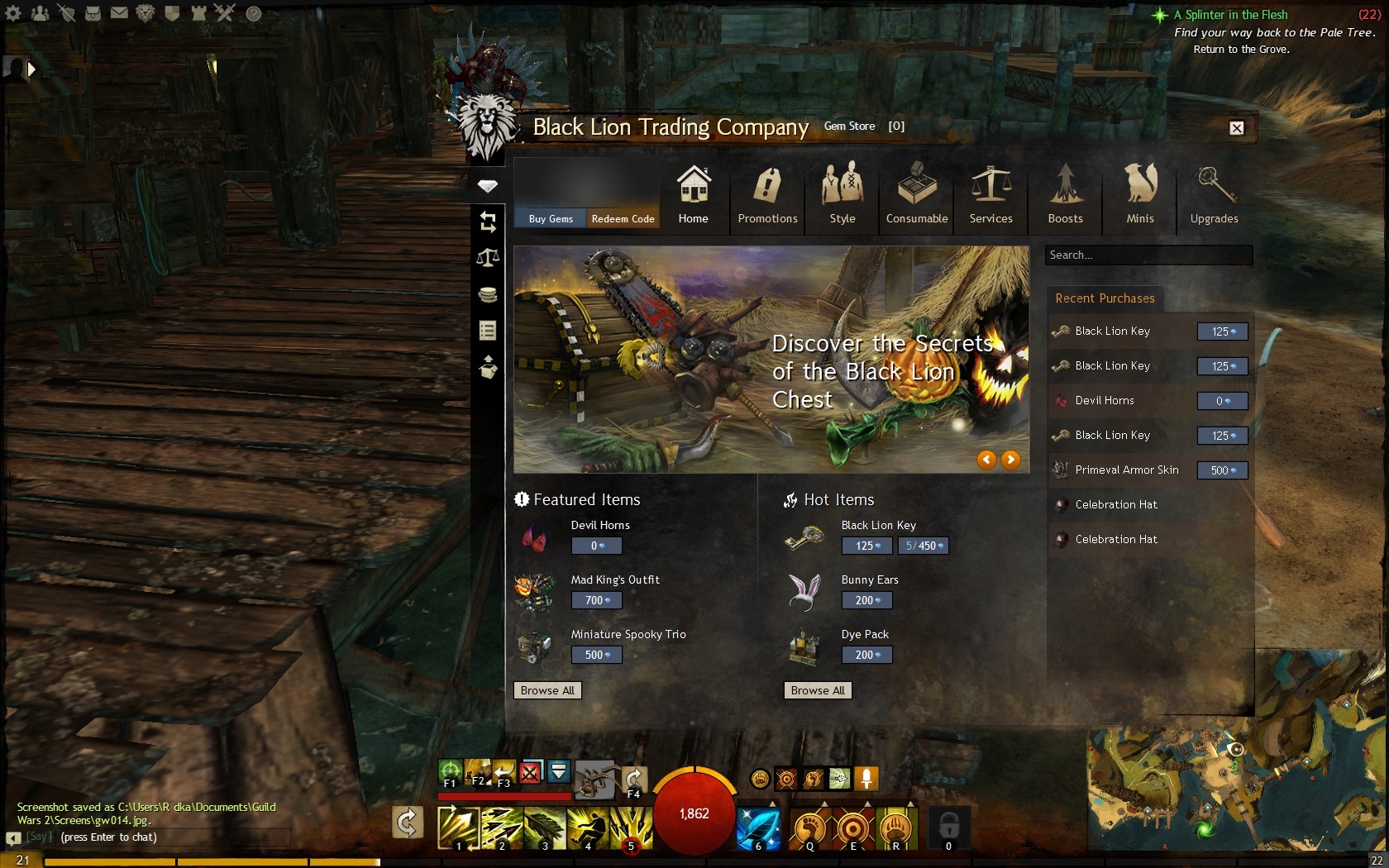Select the Consumable category

917,194
